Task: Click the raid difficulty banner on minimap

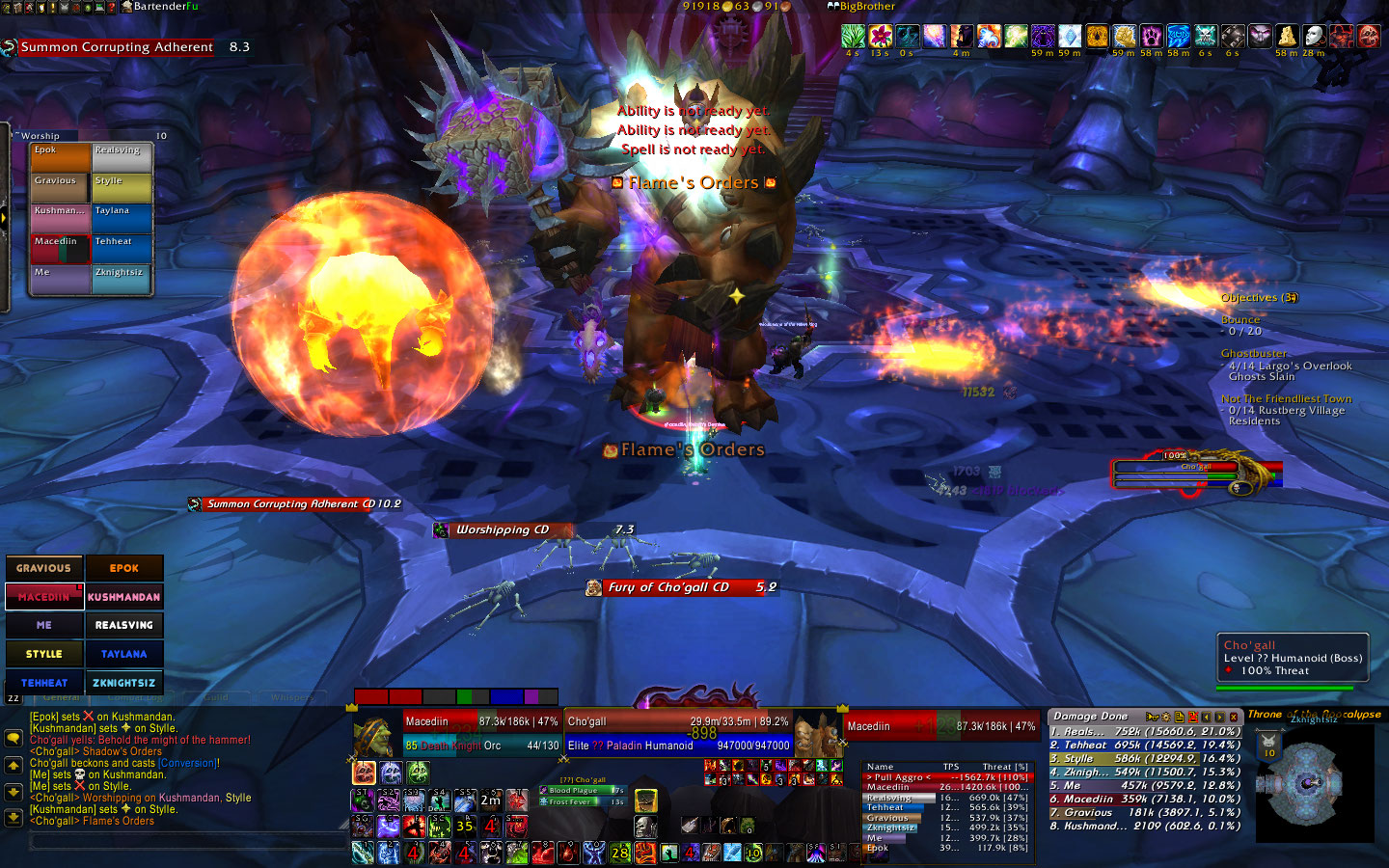Action: [x=1269, y=746]
